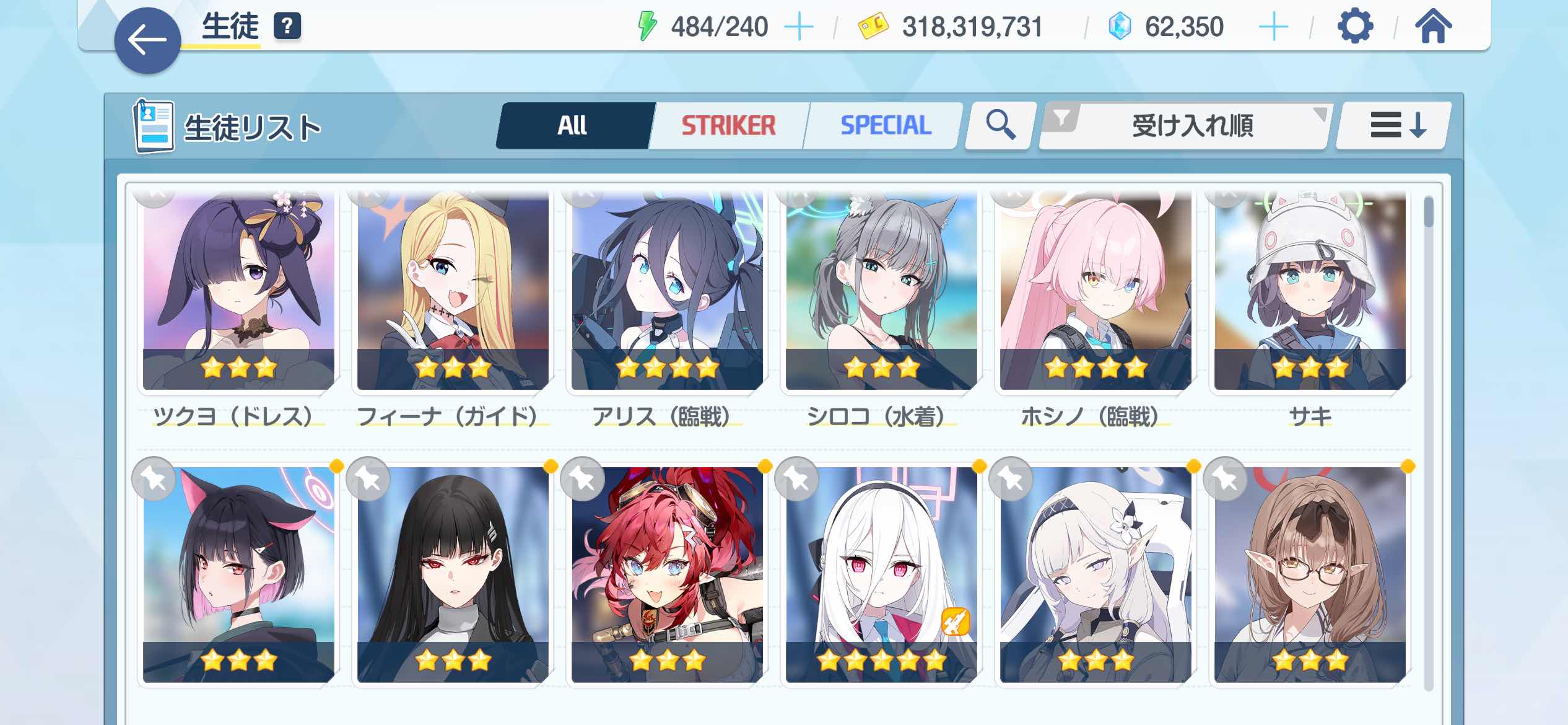Screen dimensions: 1568x725
Task: Return to the home screen
Action: click(1433, 27)
